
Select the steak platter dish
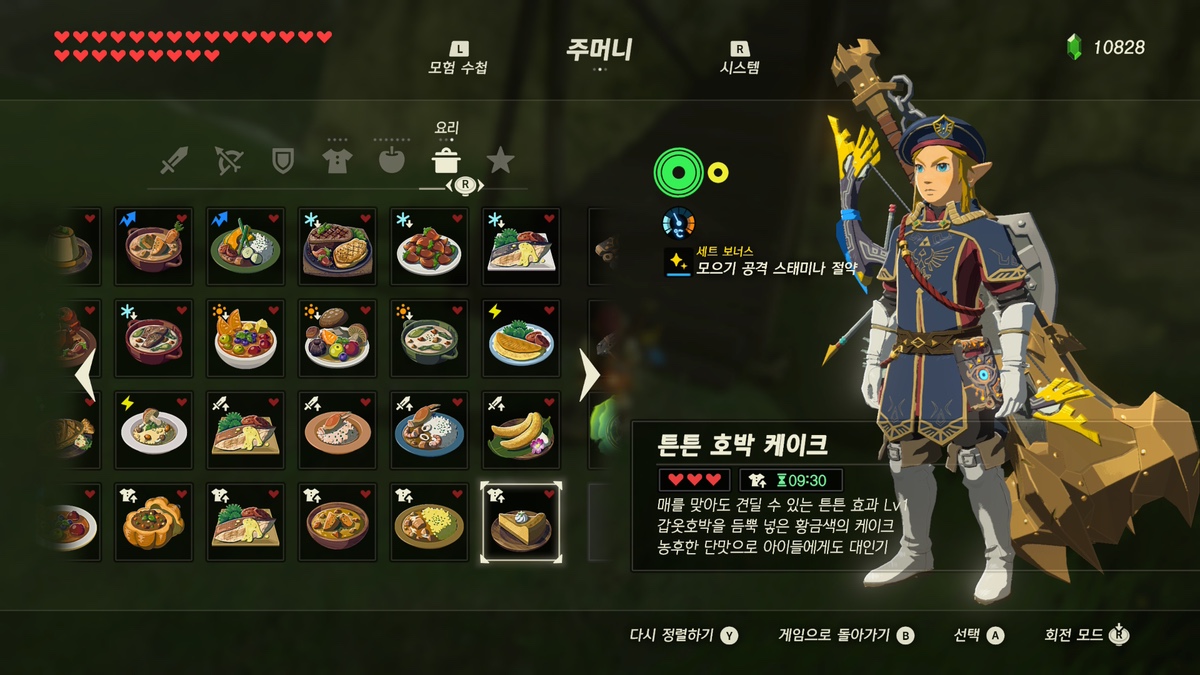coord(337,246)
